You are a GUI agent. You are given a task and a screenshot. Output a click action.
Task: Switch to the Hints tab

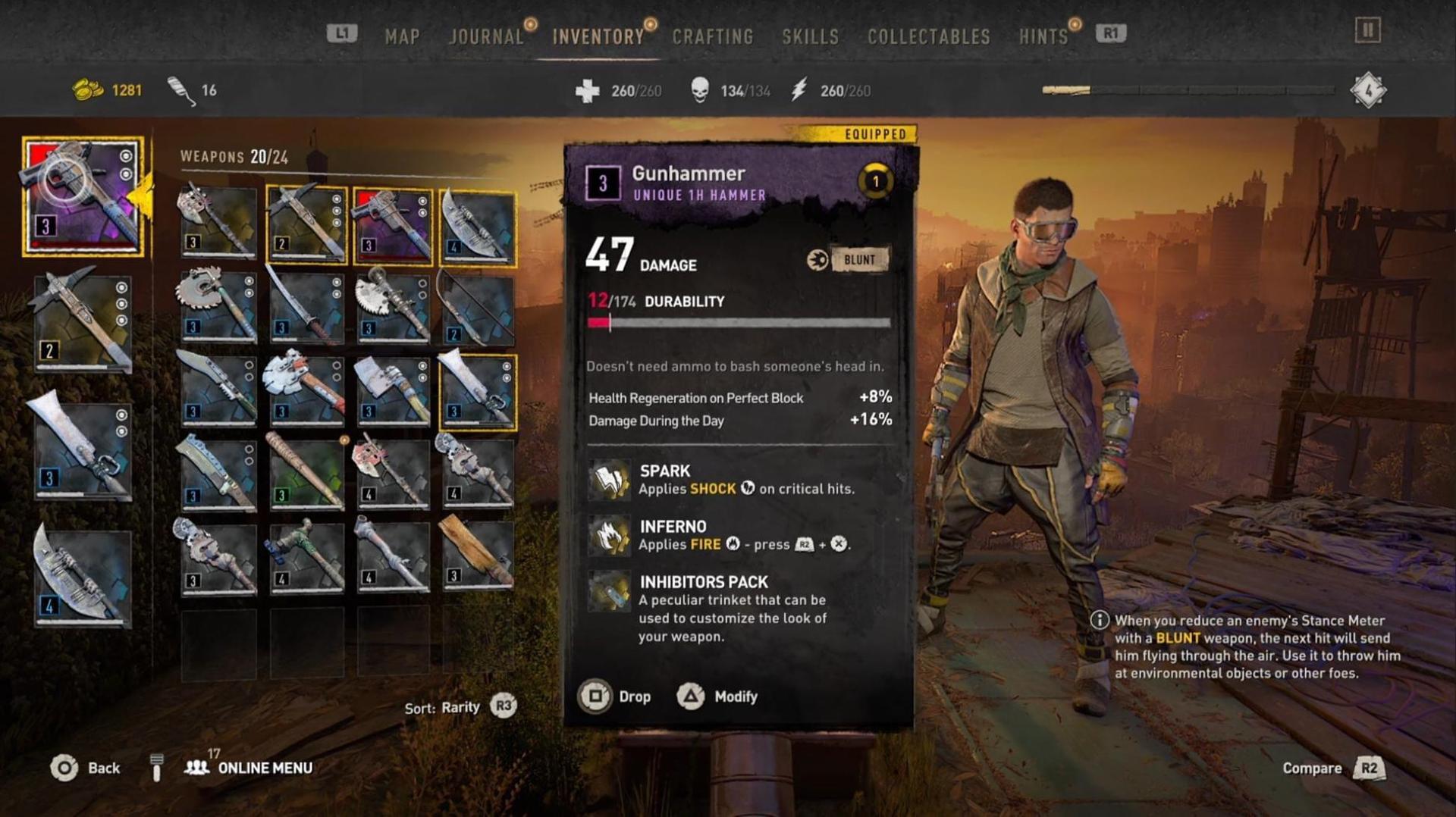point(1043,36)
